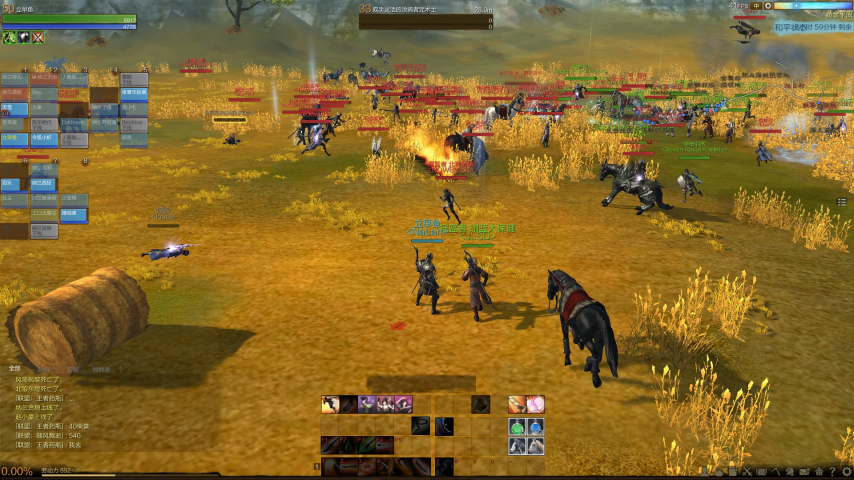This screenshot has height=480, width=854.
Task: Use the skill in hotbar slot 1
Action: click(329, 466)
